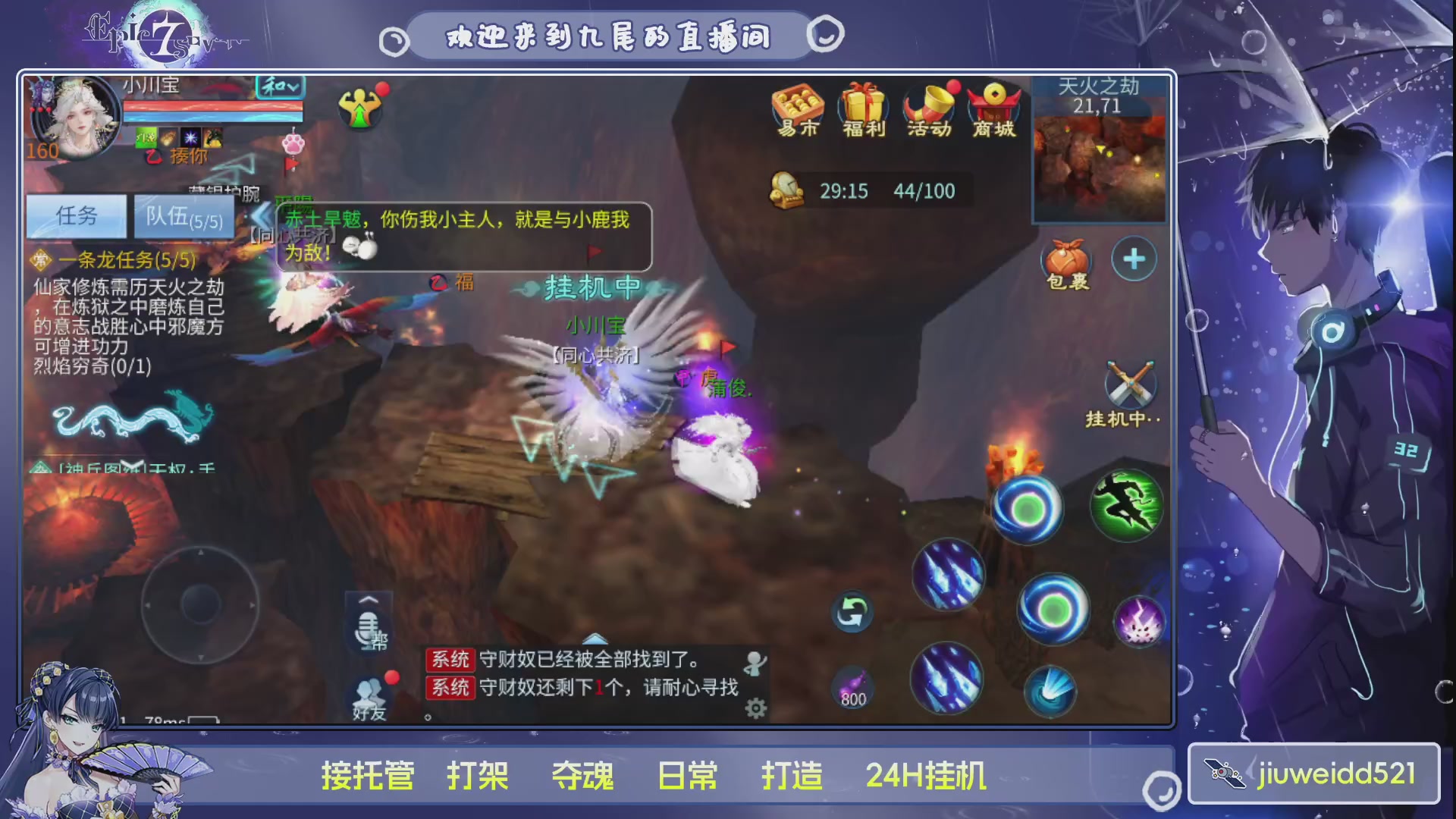Viewport: 1456px width, 819px height.
Task: Click 小川宝's red health bar
Action: click(x=212, y=106)
